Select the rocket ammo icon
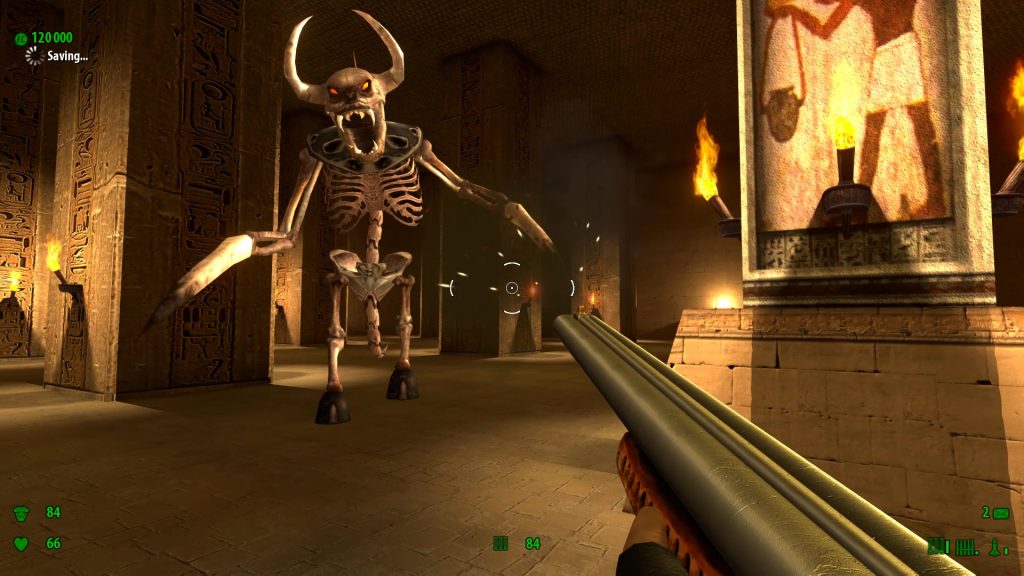This screenshot has width=1024, height=576. coord(996,546)
